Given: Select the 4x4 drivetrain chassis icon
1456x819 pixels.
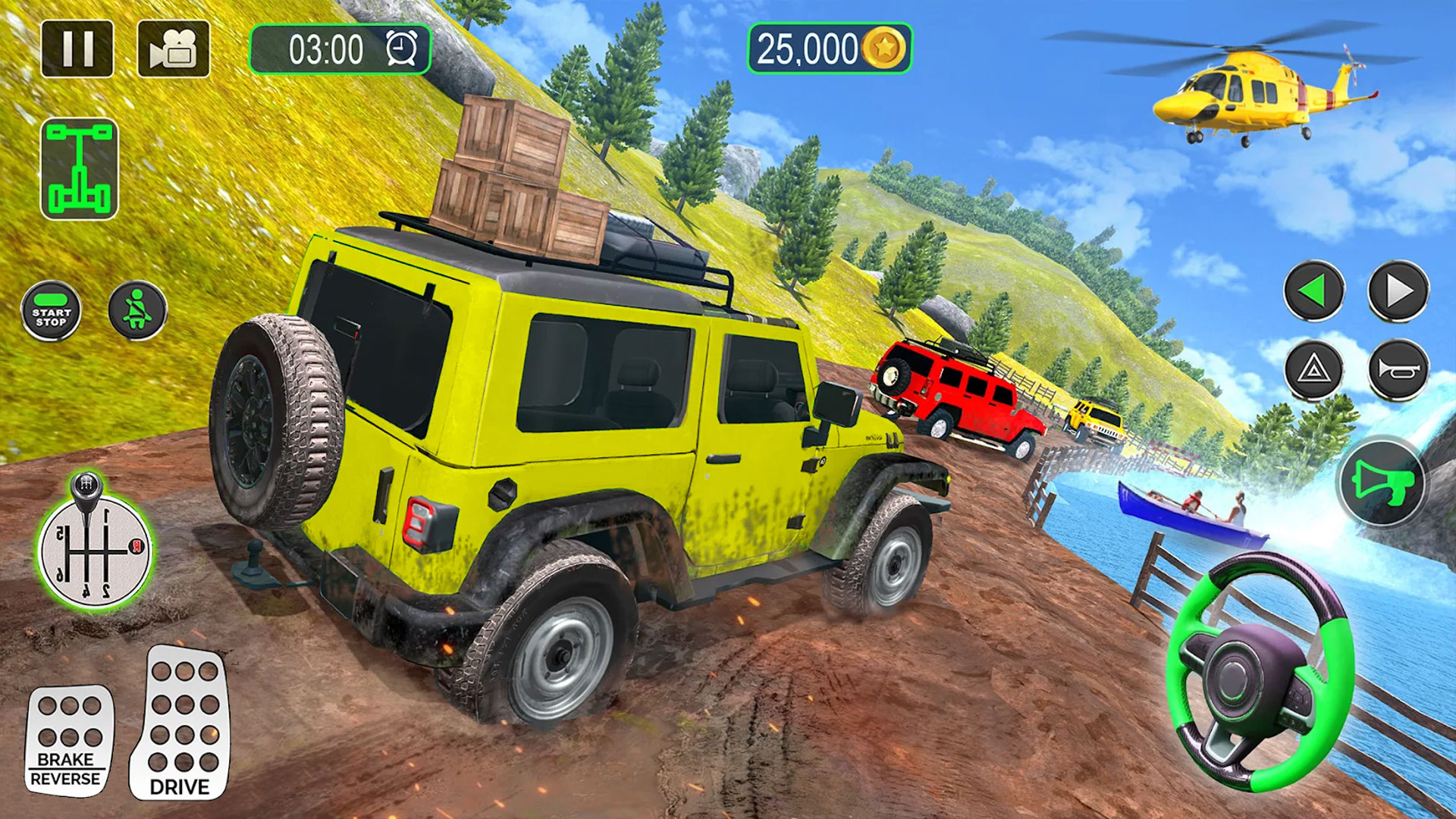Looking at the screenshot, I should click(x=80, y=168).
